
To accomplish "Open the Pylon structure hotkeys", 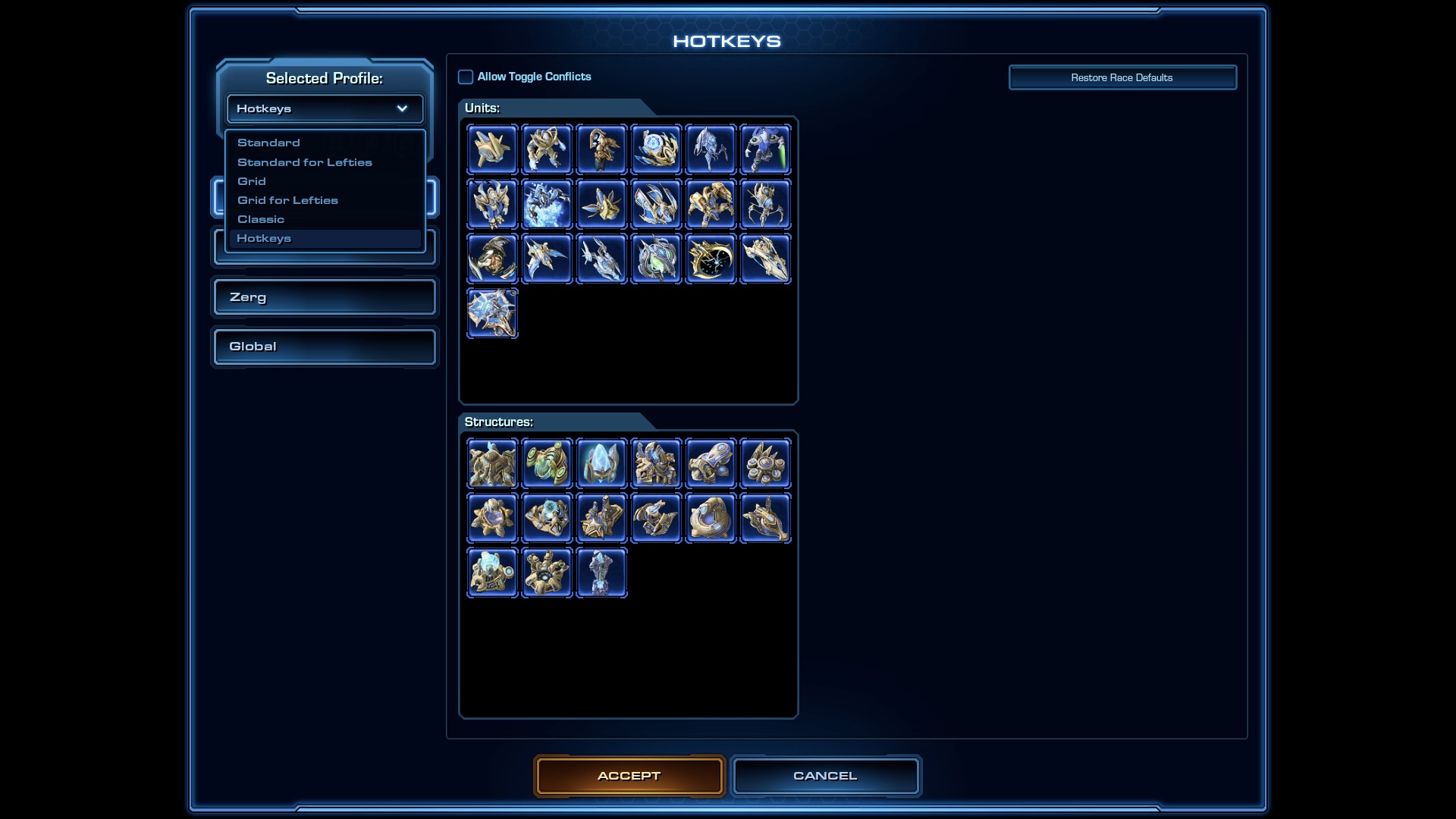I will (602, 463).
